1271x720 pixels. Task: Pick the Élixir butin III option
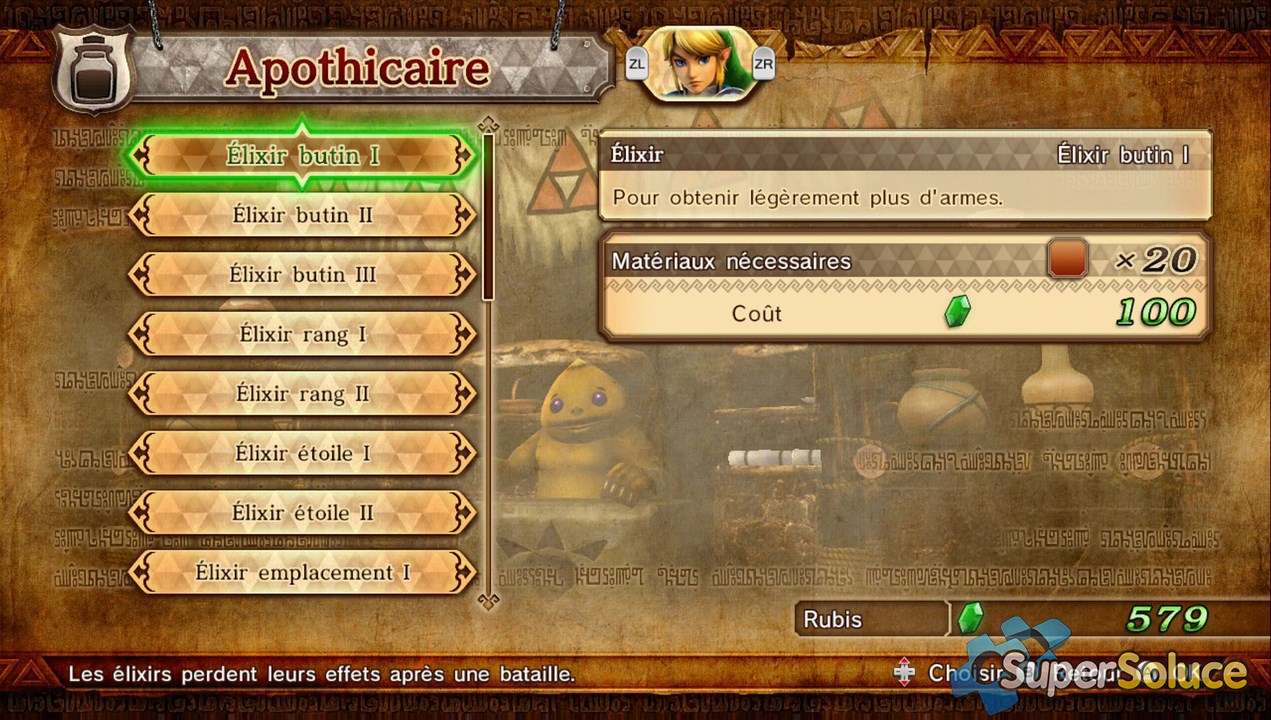coord(303,274)
